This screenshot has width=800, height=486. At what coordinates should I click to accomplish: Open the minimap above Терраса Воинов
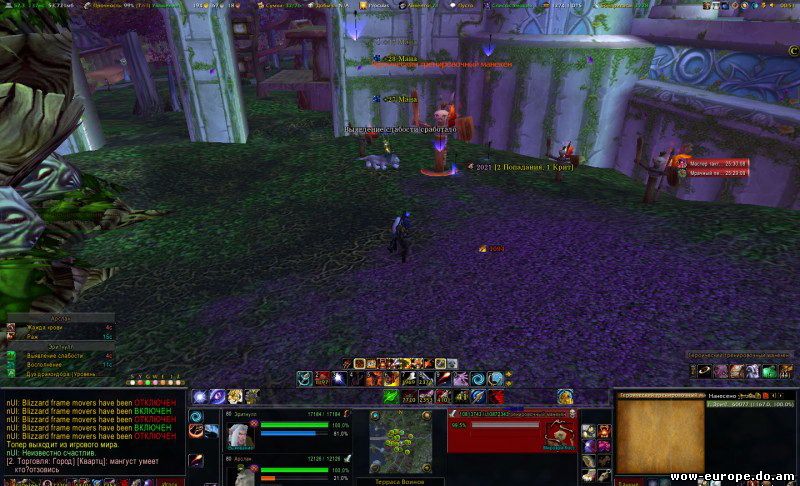click(400, 438)
